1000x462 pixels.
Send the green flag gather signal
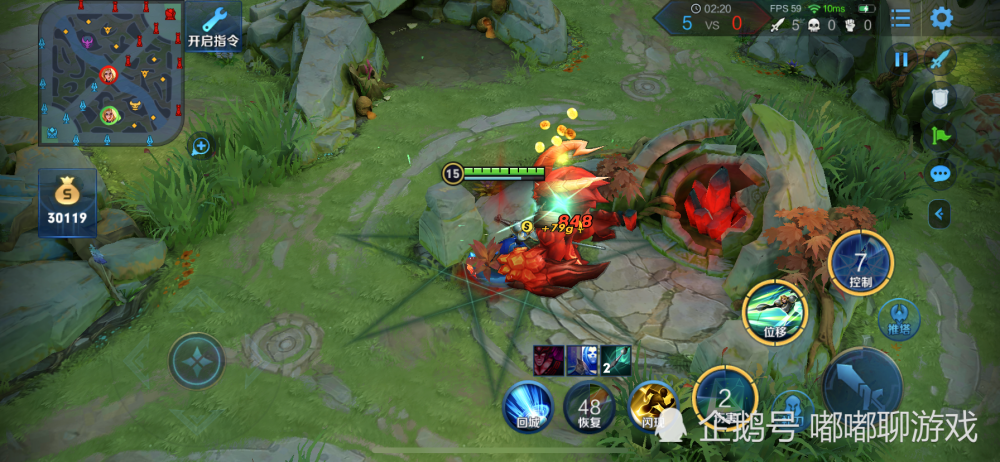pos(940,135)
